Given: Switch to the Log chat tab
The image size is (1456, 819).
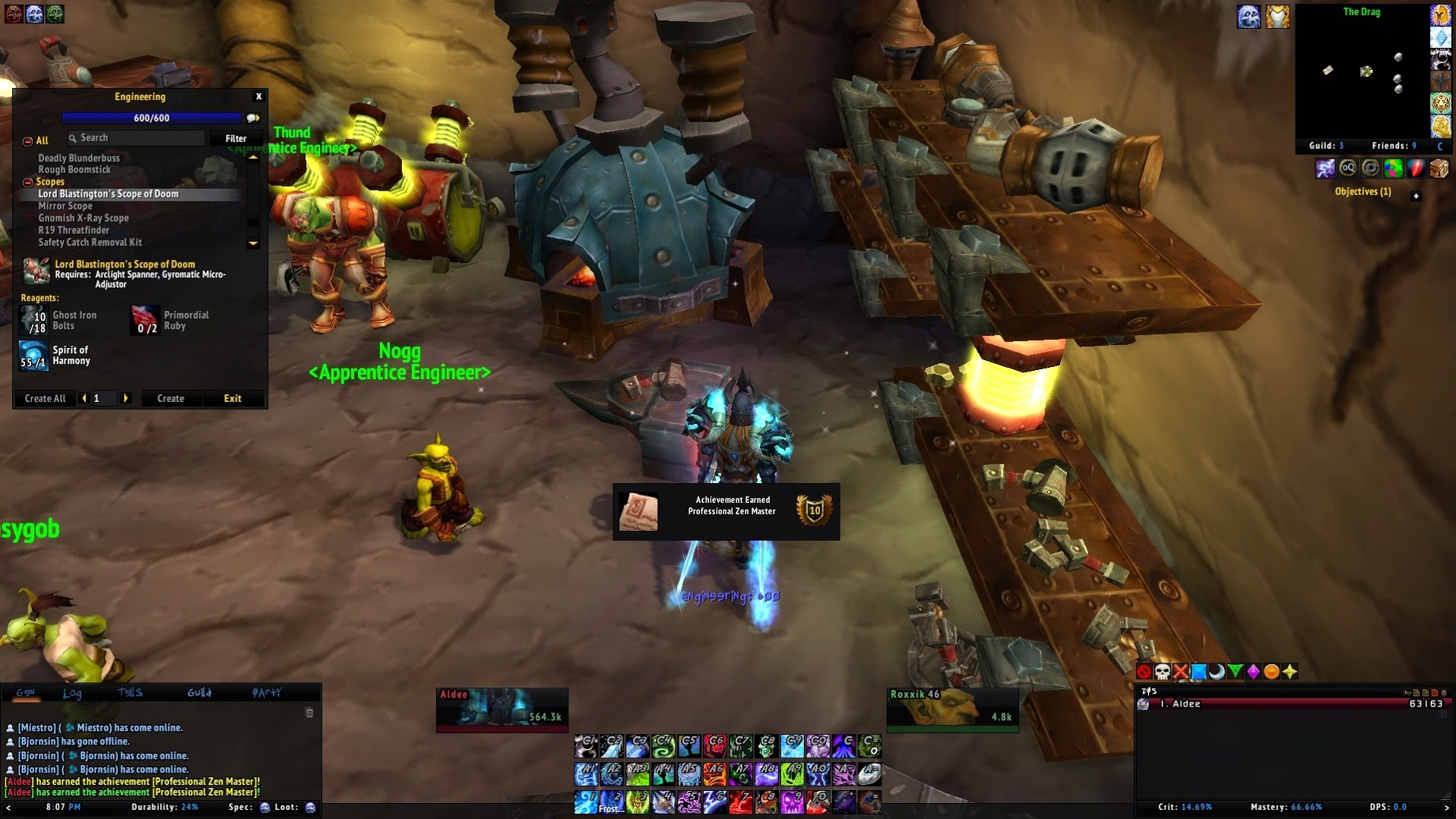Looking at the screenshot, I should pyautogui.click(x=72, y=693).
